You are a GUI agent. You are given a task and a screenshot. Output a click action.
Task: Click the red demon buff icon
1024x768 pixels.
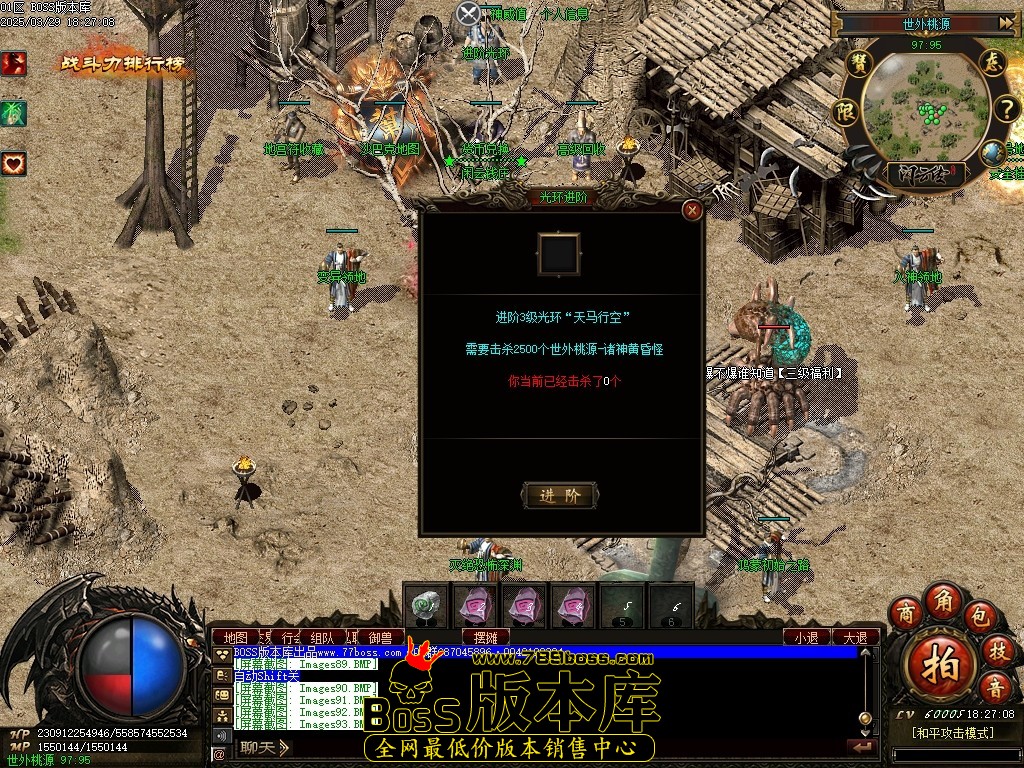(14, 64)
